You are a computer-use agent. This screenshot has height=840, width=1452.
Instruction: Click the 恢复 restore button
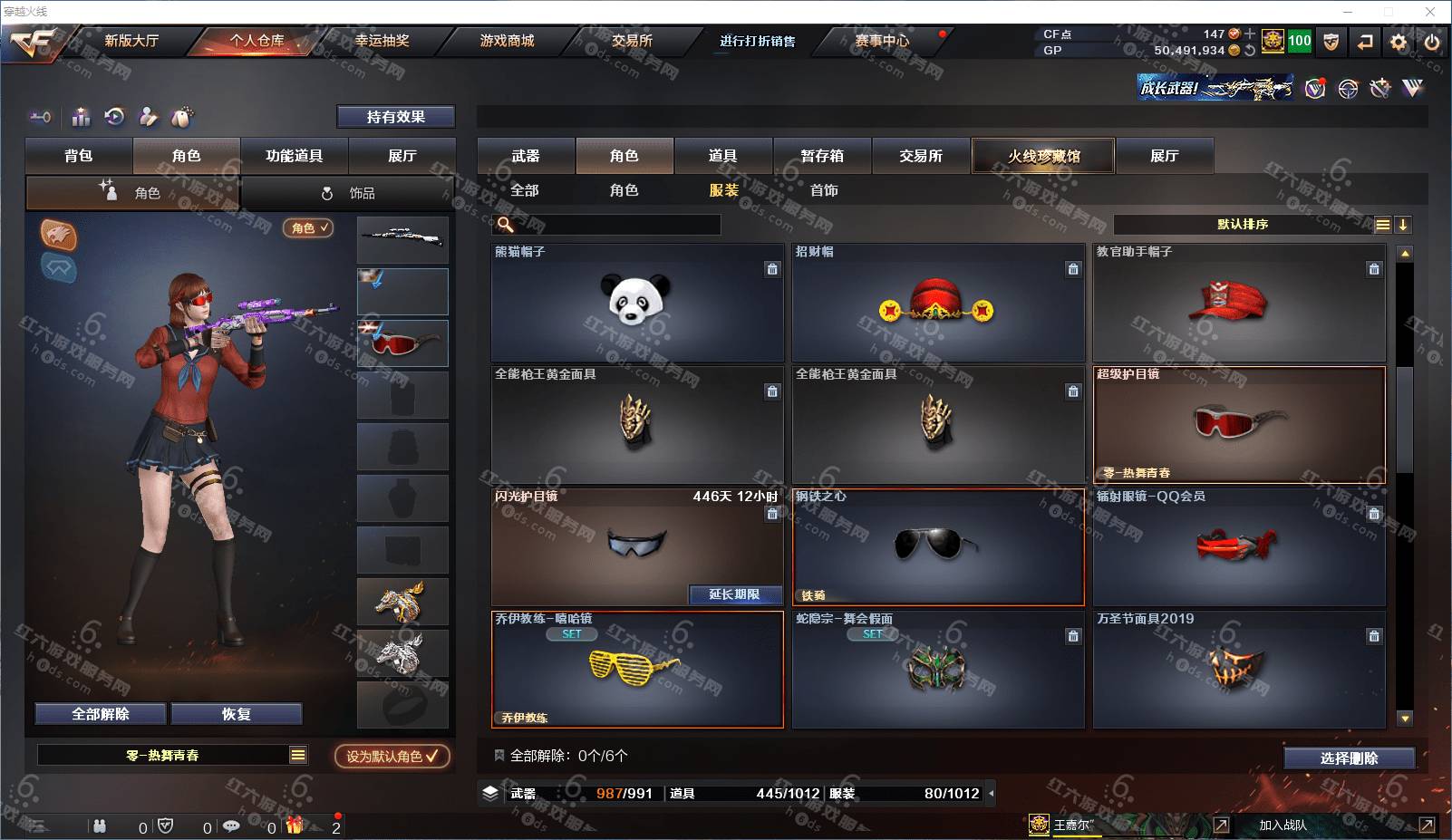point(236,714)
